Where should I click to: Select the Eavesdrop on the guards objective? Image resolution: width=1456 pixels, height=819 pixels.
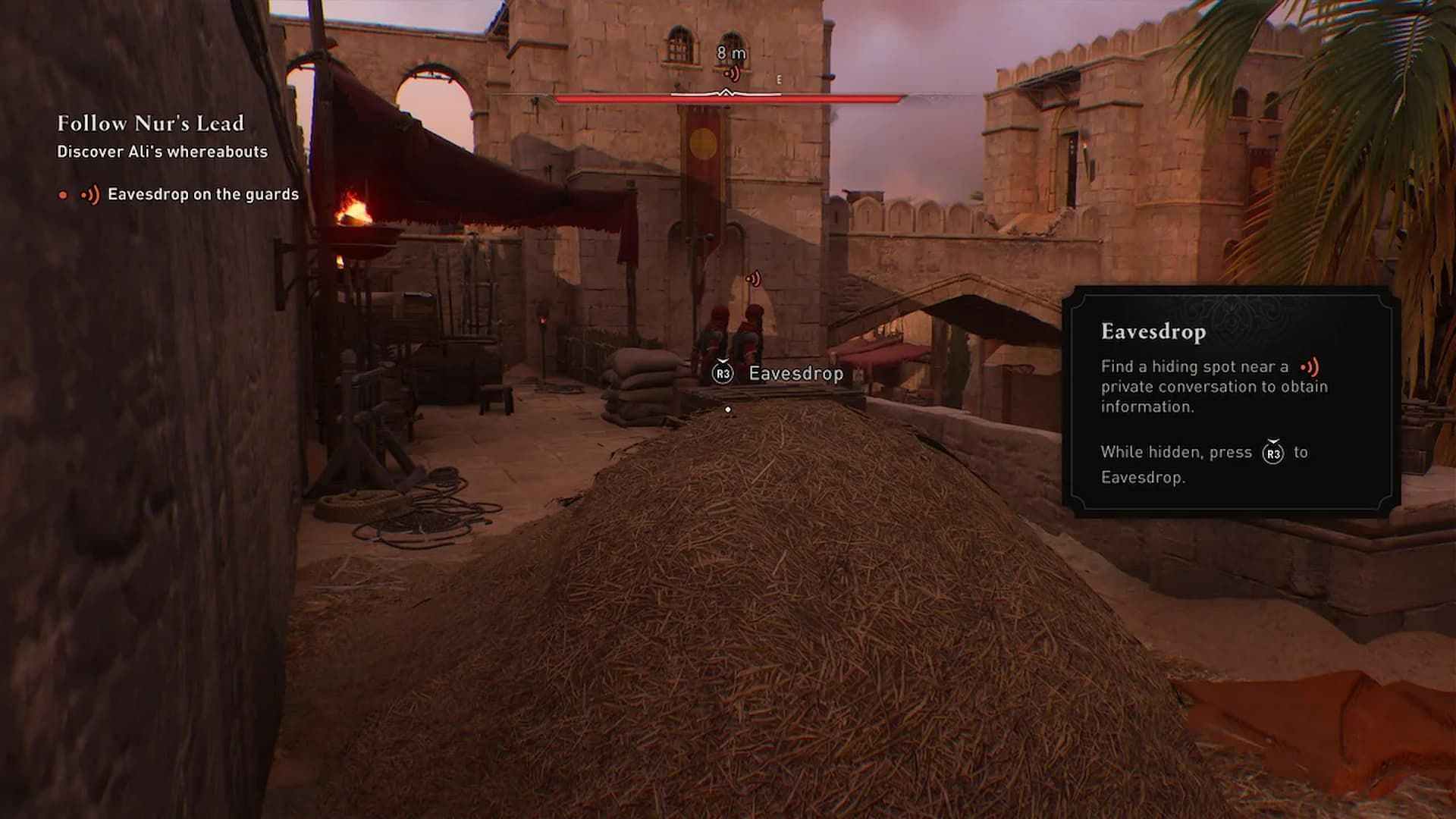click(x=202, y=195)
